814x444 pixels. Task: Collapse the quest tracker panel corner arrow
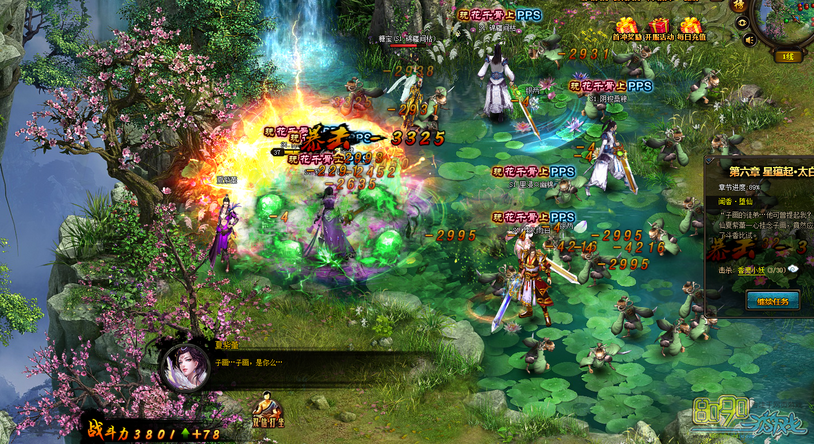(x=710, y=158)
